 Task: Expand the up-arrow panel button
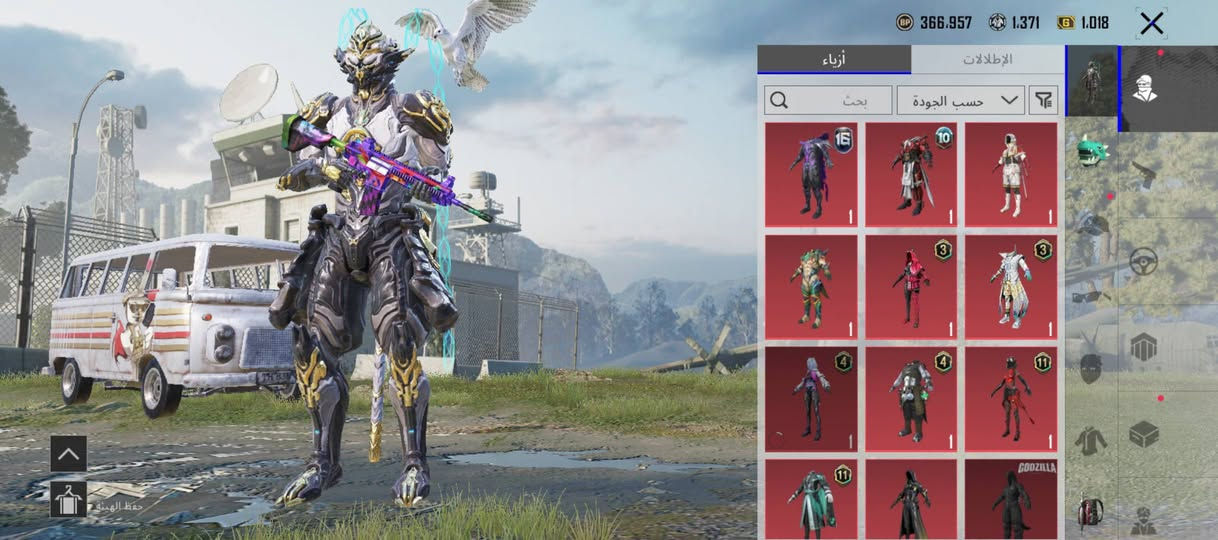click(68, 454)
